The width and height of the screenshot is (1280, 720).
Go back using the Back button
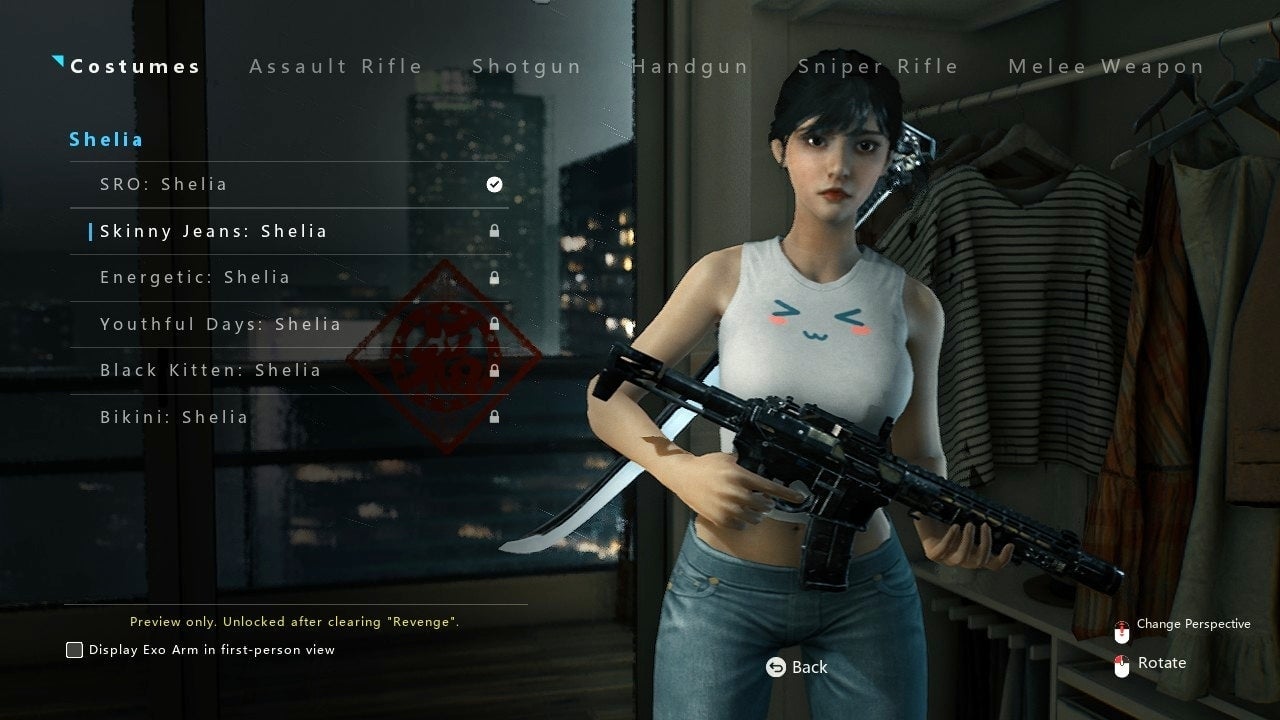pyautogui.click(x=797, y=667)
